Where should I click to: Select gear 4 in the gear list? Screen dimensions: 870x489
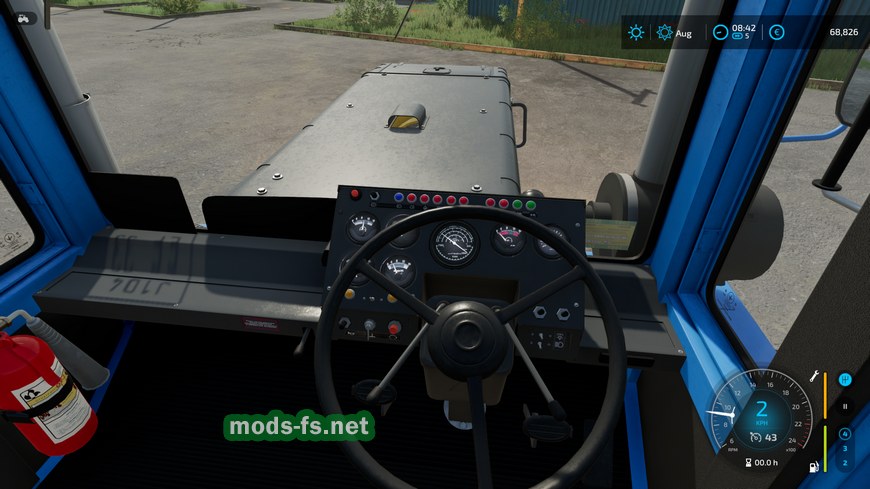point(845,434)
